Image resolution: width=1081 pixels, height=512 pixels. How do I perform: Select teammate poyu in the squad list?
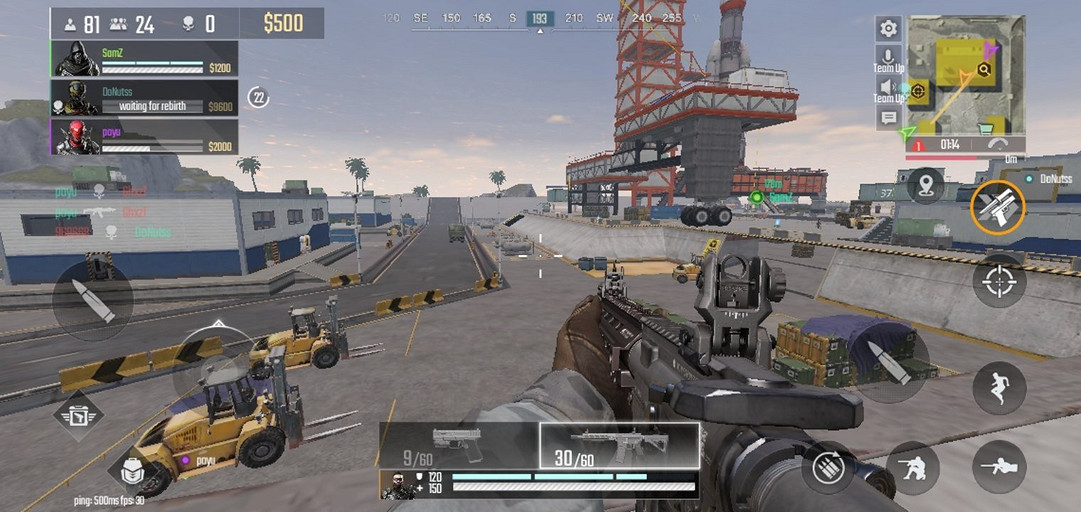click(x=144, y=137)
